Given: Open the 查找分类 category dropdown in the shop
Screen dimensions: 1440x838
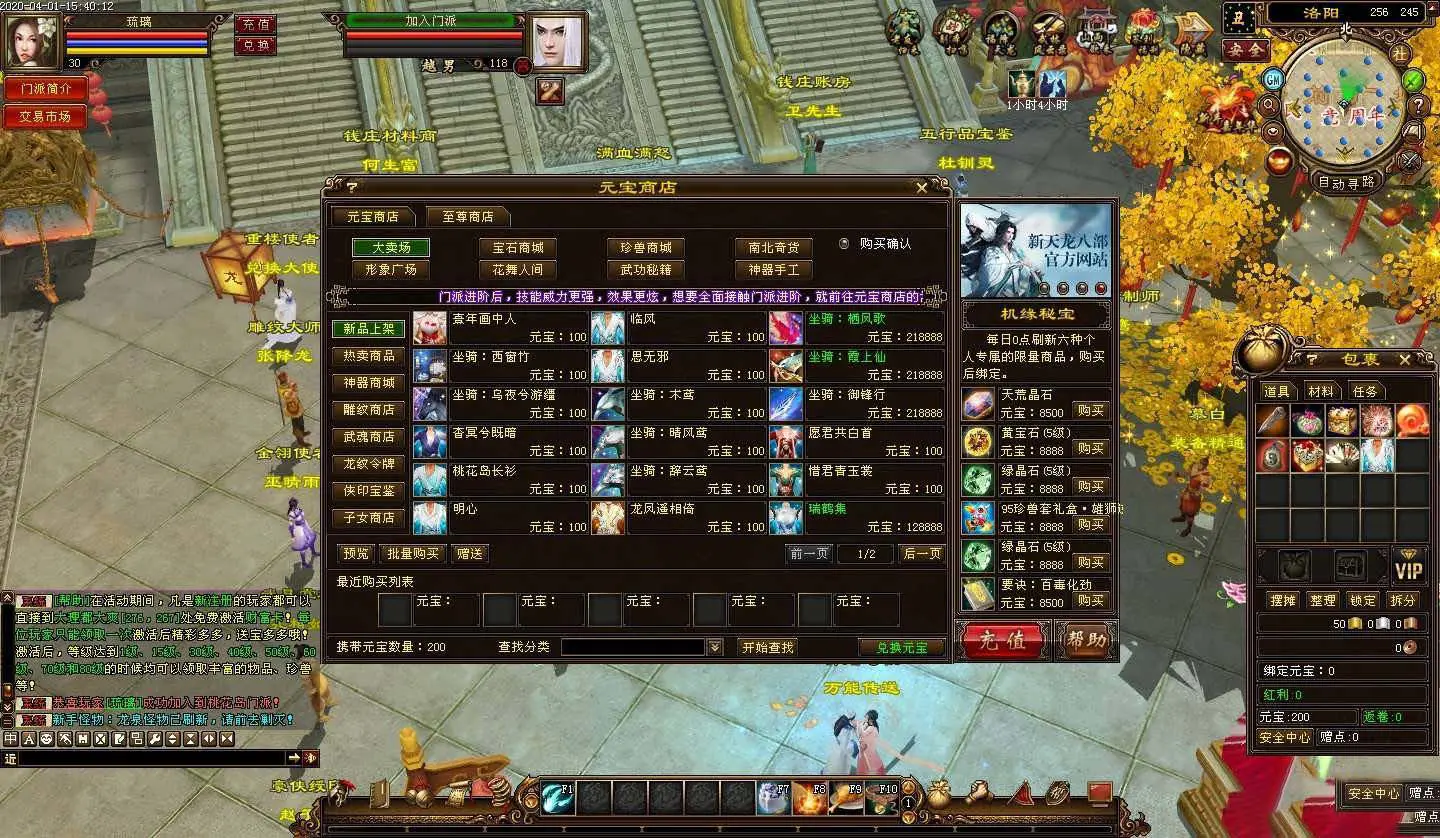Looking at the screenshot, I should (x=713, y=646).
